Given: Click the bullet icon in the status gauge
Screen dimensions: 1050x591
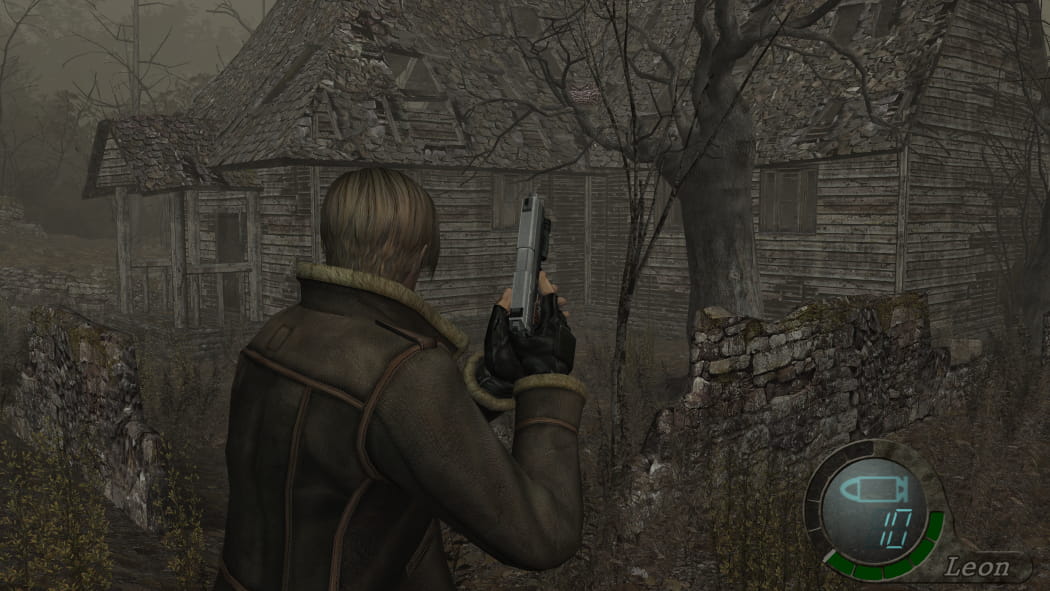Looking at the screenshot, I should click(870, 490).
